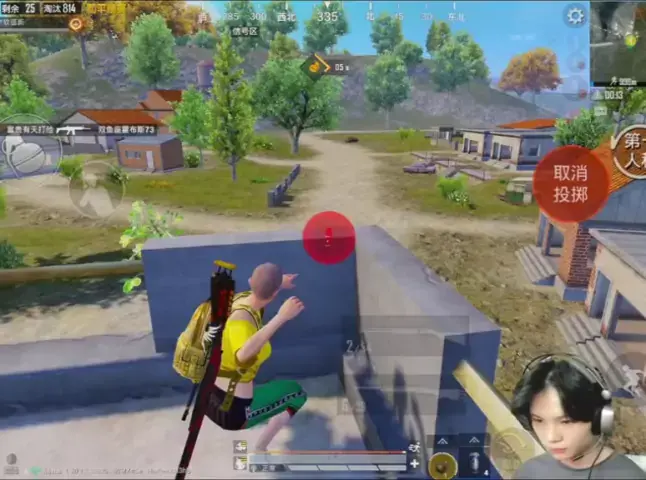Tap the round frying pan melee slot

coord(441,464)
